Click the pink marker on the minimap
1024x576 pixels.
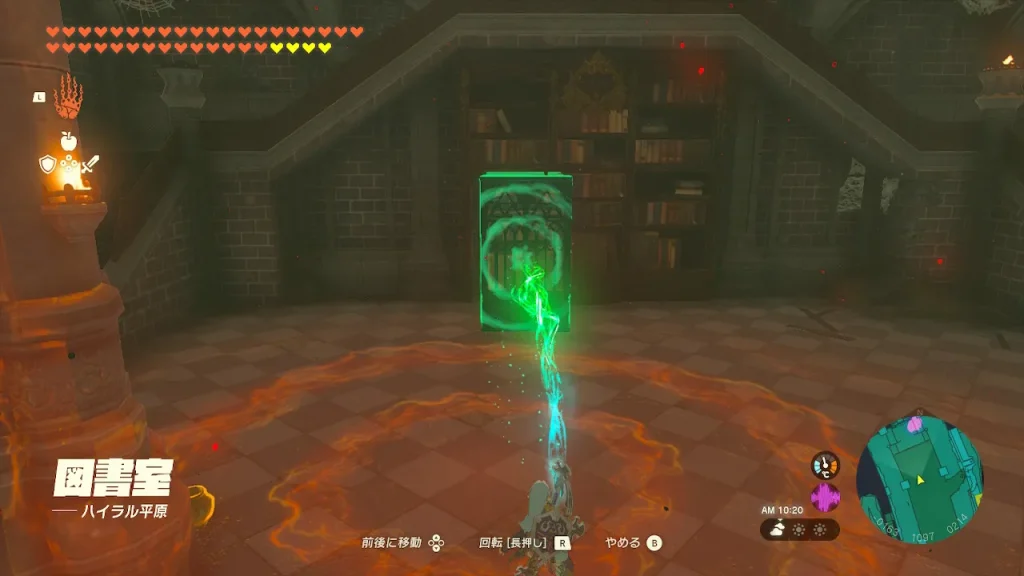pos(914,425)
